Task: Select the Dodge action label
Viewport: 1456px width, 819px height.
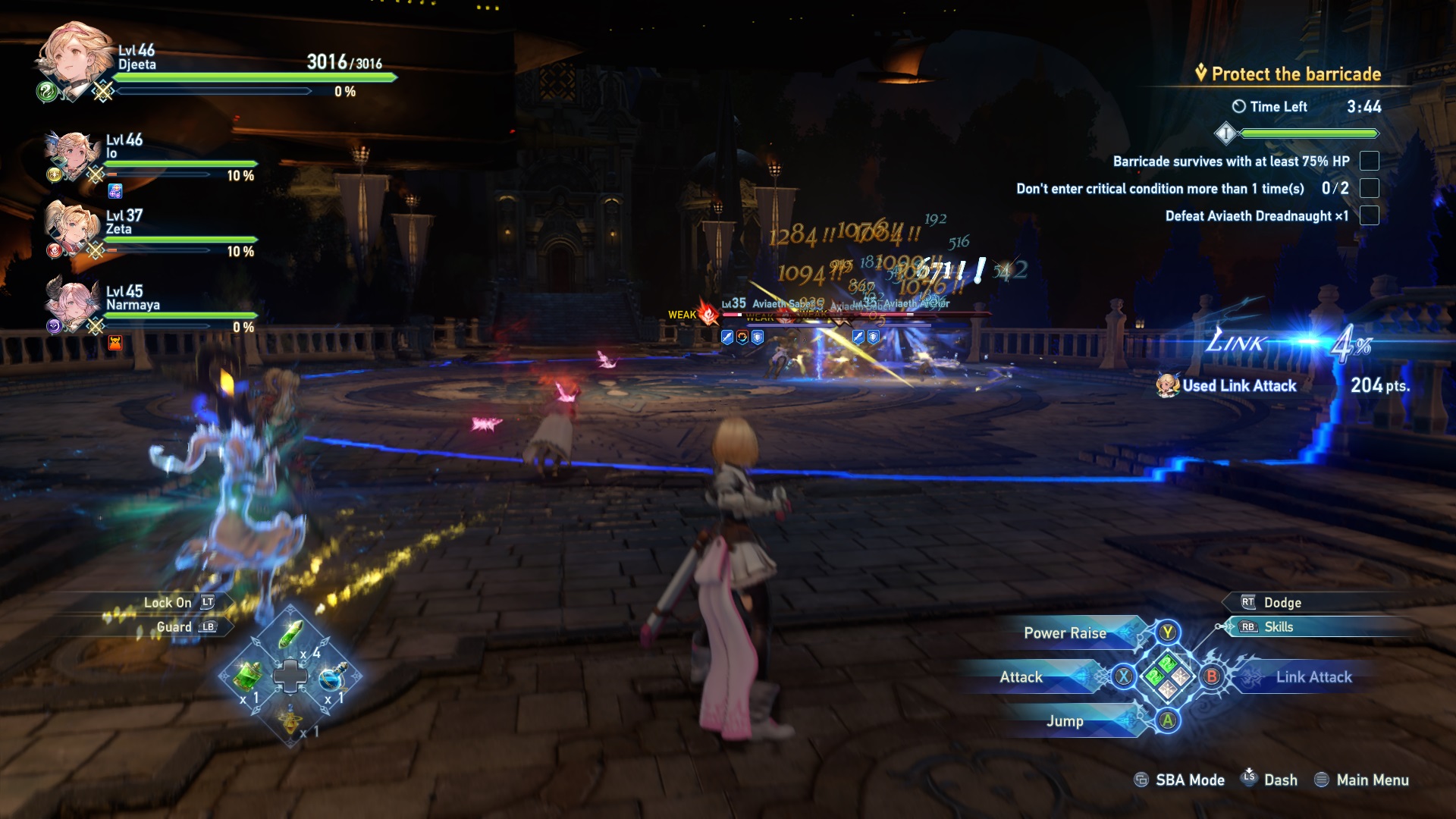Action: pos(1282,603)
